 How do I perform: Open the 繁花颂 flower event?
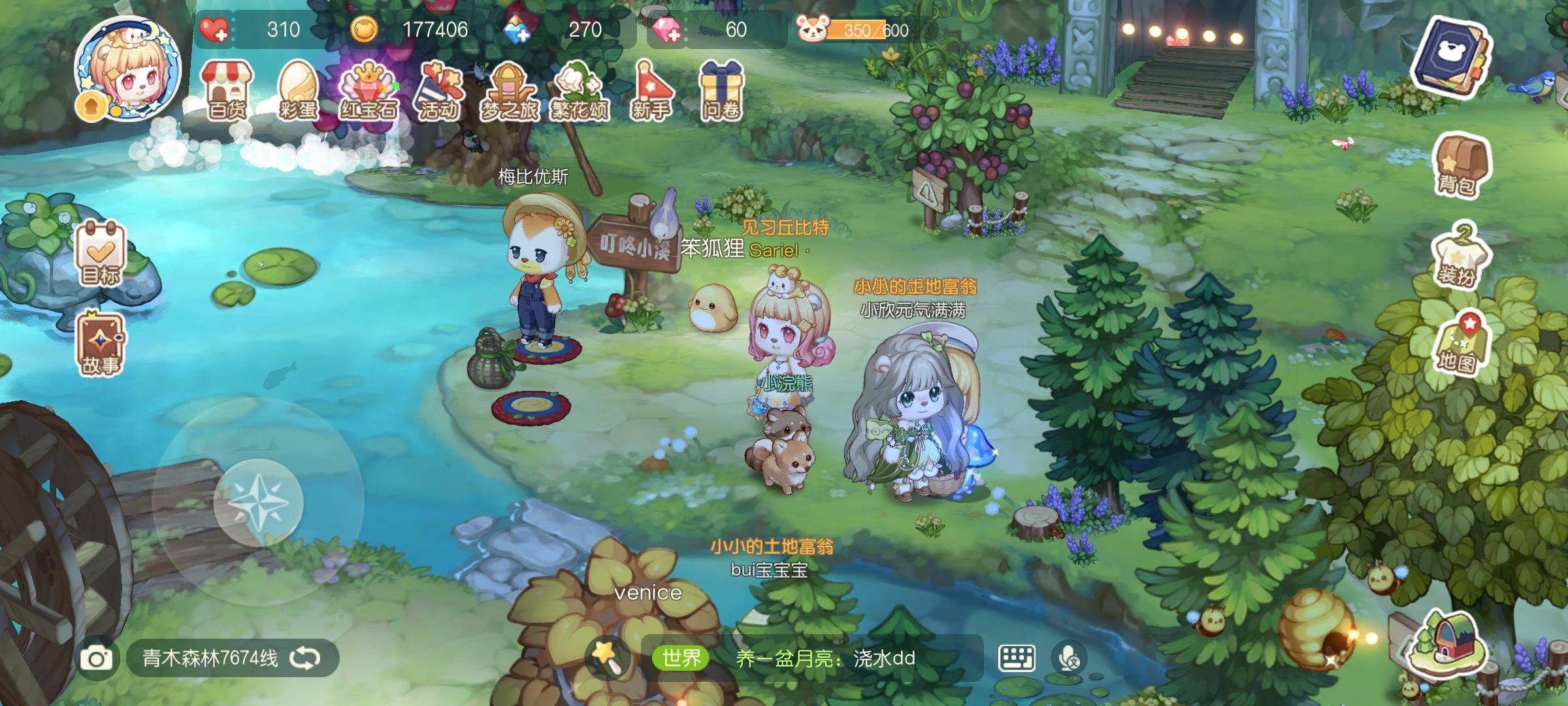click(581, 88)
